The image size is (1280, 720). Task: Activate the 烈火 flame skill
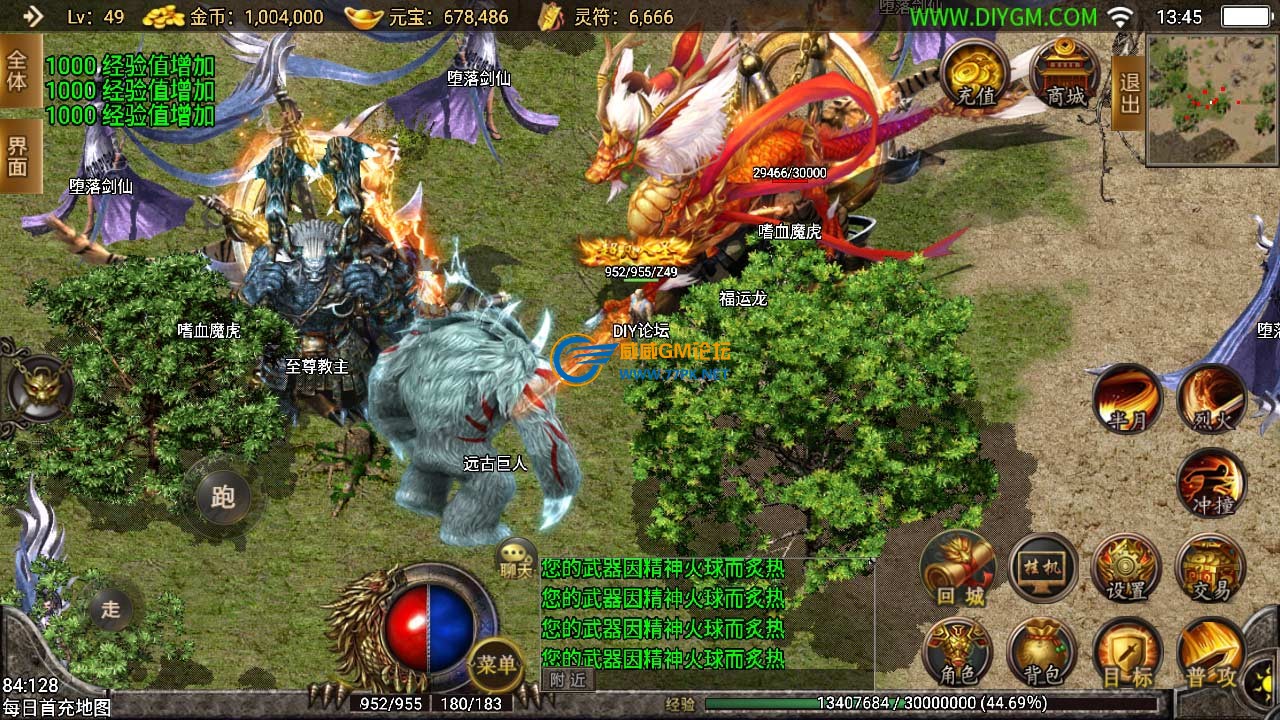pyautogui.click(x=1212, y=398)
